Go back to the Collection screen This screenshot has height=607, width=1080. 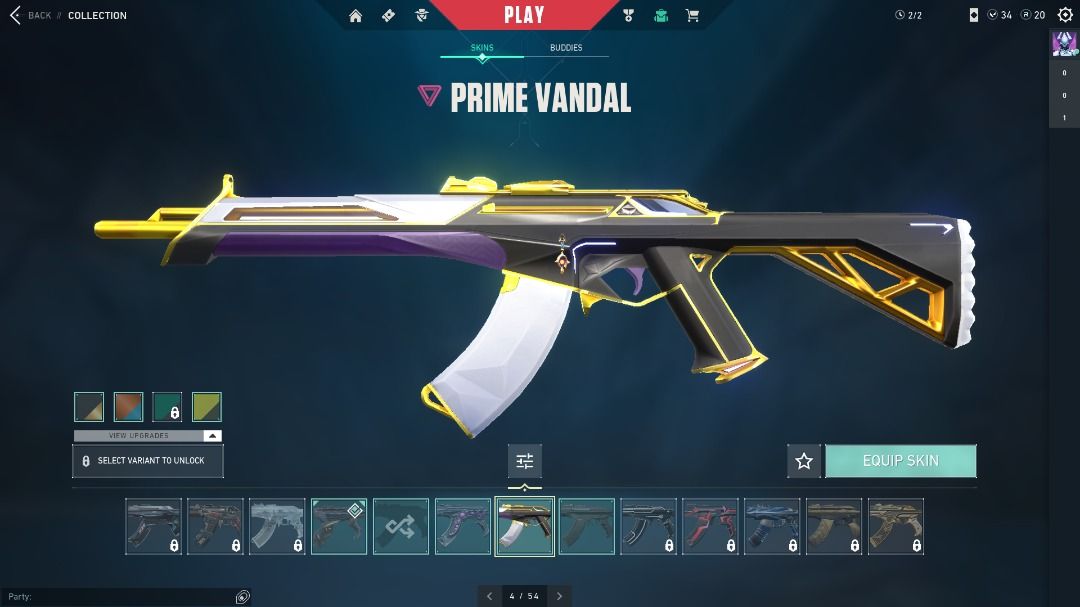click(30, 16)
